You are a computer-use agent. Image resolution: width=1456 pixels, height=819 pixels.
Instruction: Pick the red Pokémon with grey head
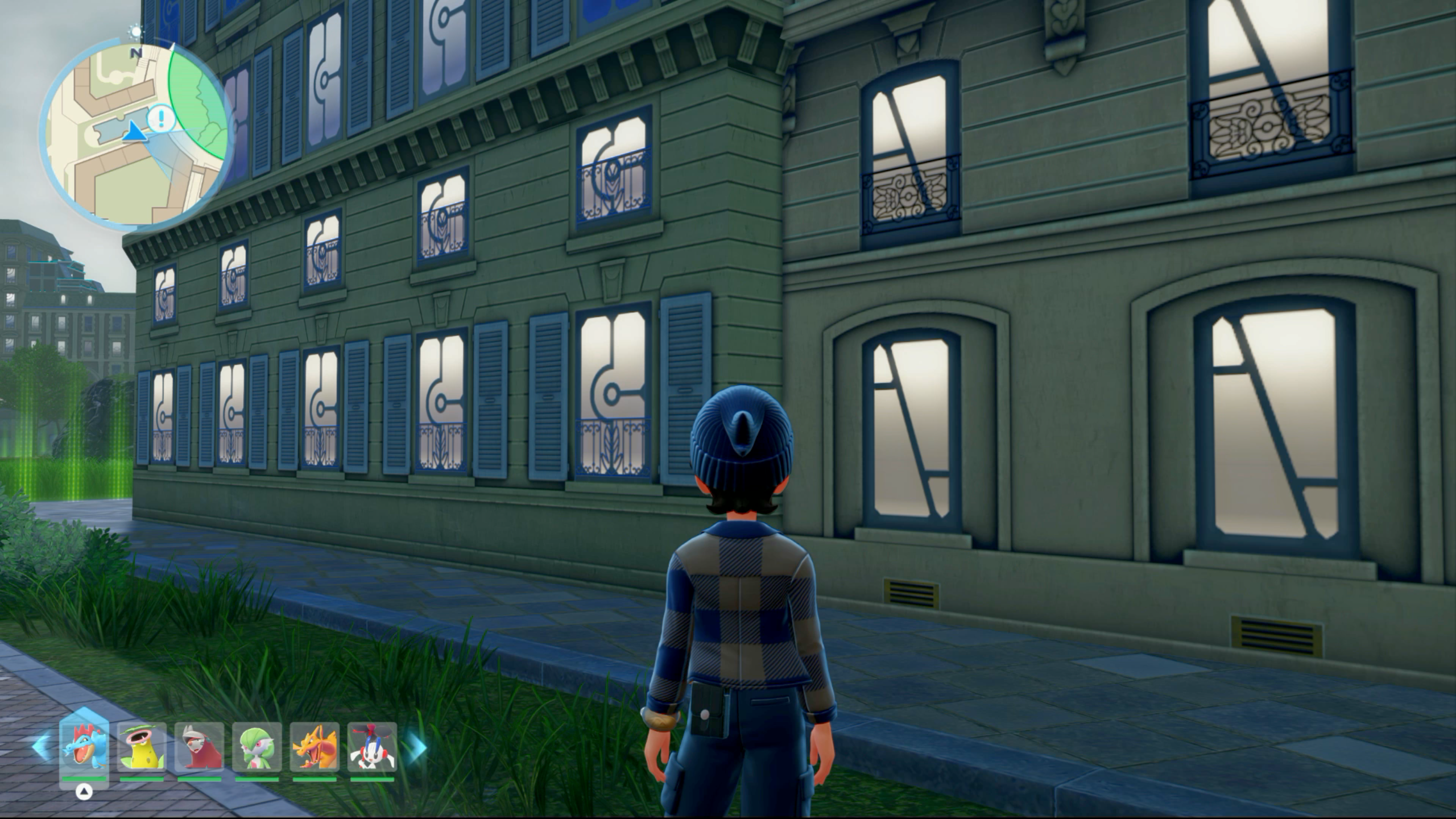point(199,747)
